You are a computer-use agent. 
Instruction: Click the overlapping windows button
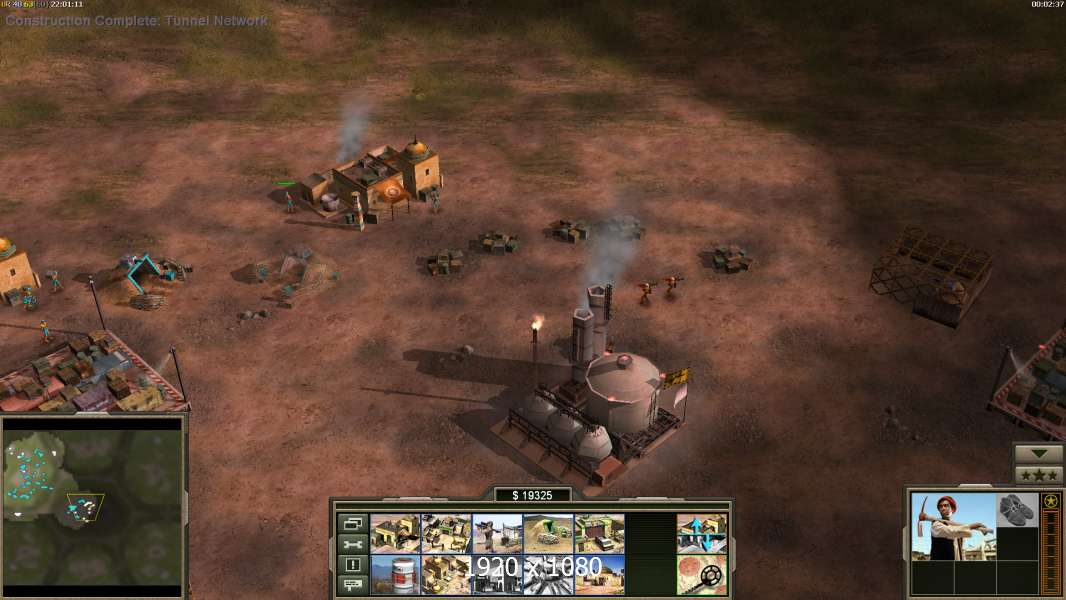click(x=353, y=523)
